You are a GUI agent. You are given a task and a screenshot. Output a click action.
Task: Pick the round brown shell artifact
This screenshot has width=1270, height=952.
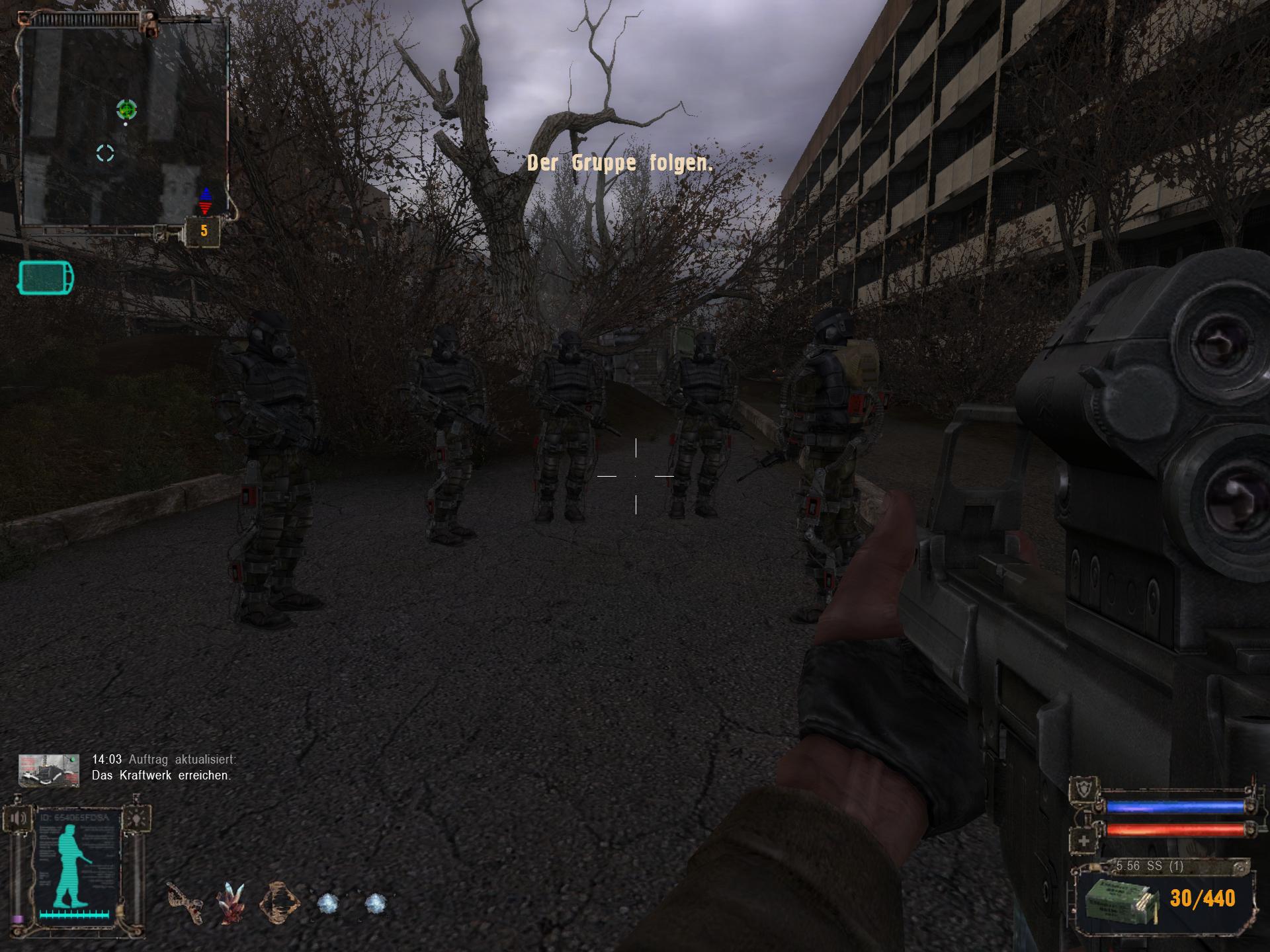pyautogui.click(x=278, y=902)
